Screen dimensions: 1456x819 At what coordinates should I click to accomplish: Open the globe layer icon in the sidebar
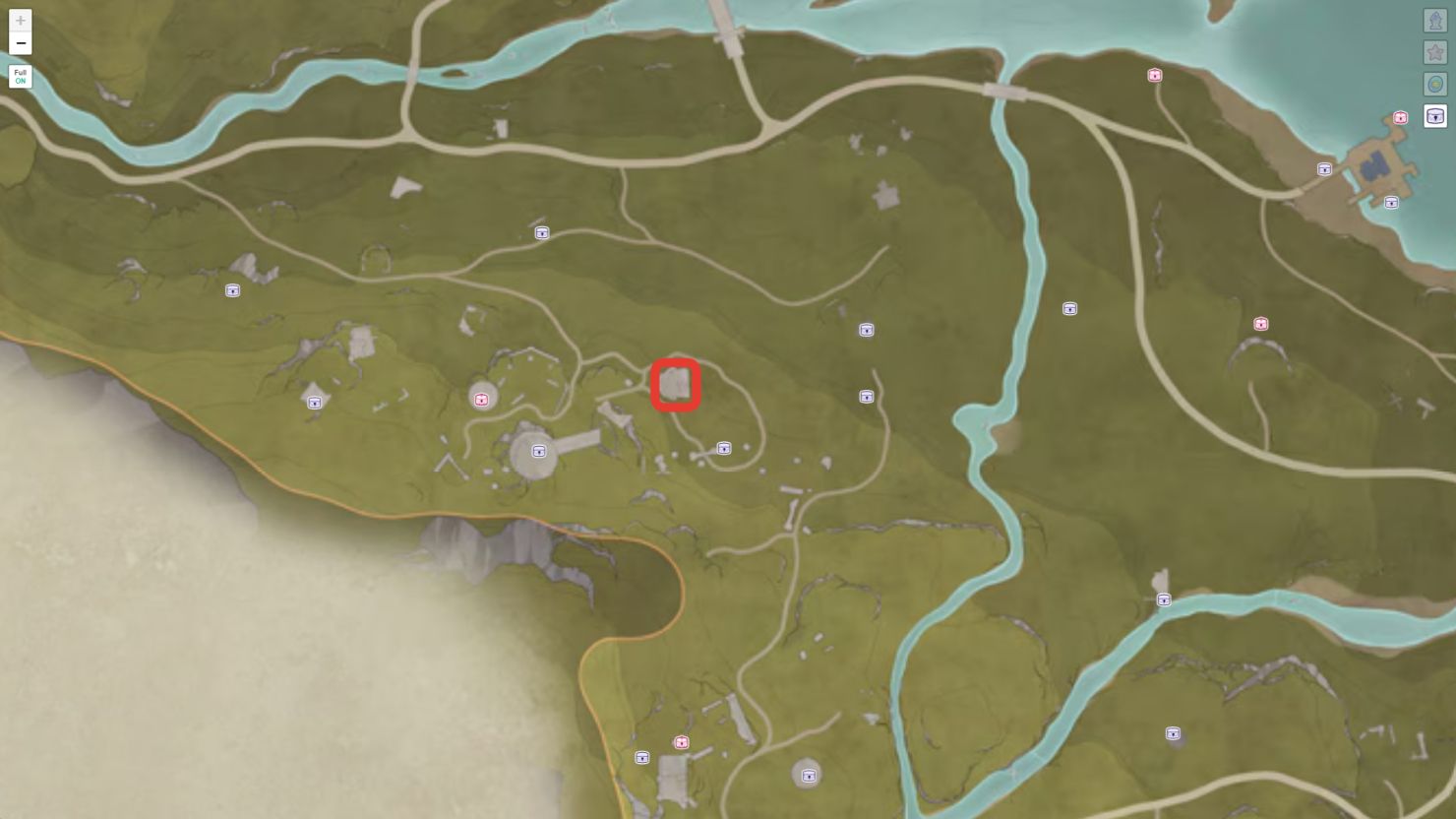(x=1434, y=84)
